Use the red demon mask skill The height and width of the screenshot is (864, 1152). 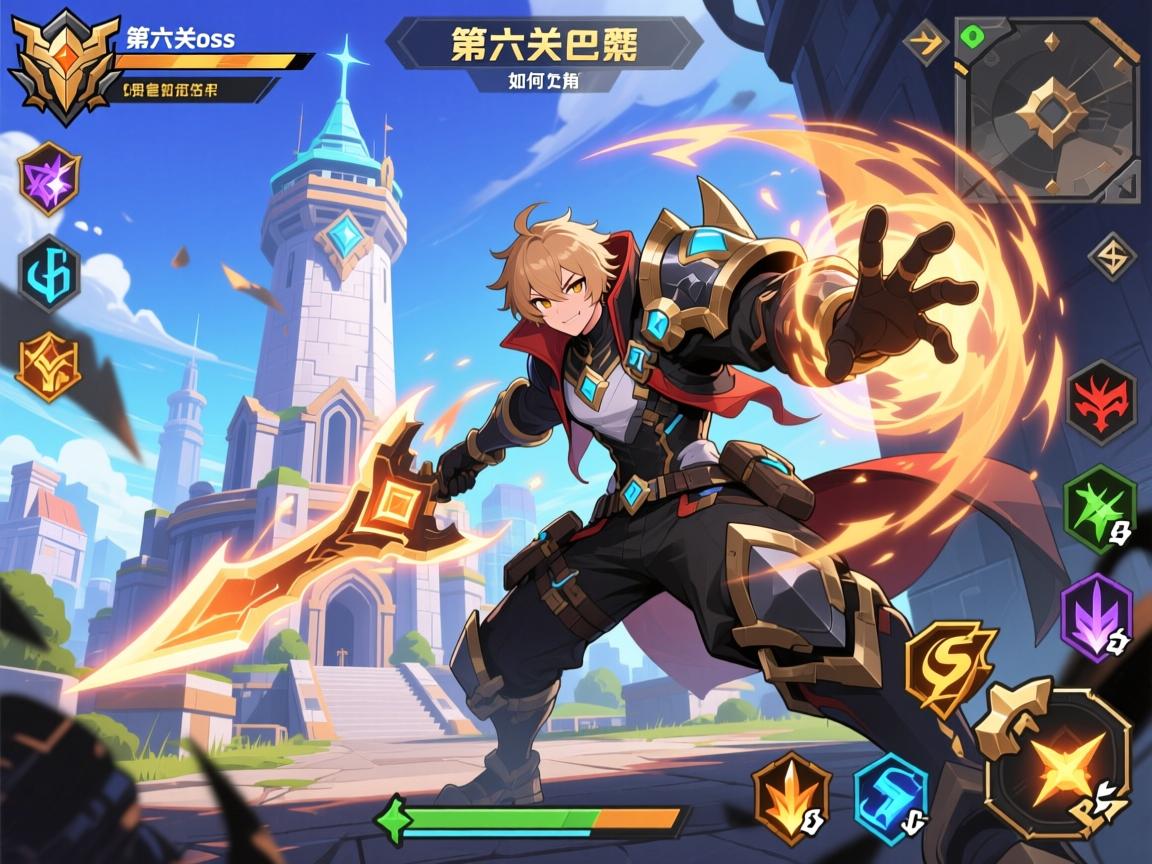[1101, 402]
